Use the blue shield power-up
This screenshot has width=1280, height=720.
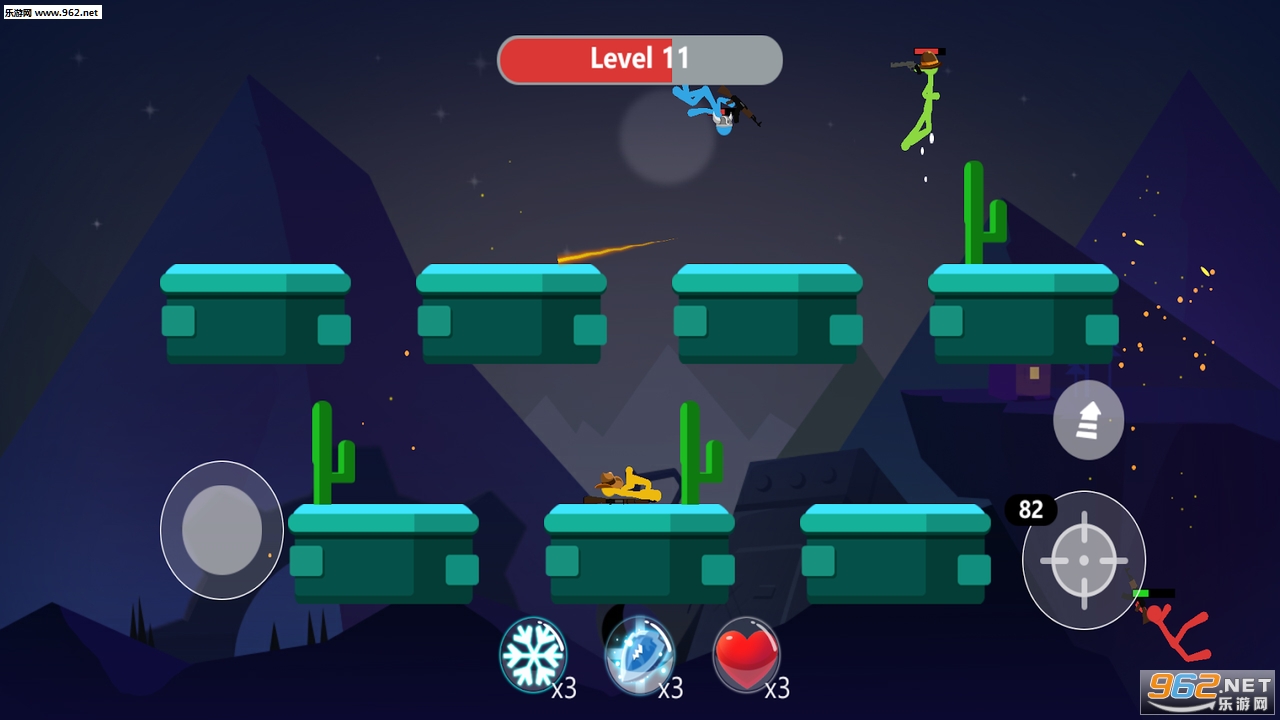pos(639,655)
